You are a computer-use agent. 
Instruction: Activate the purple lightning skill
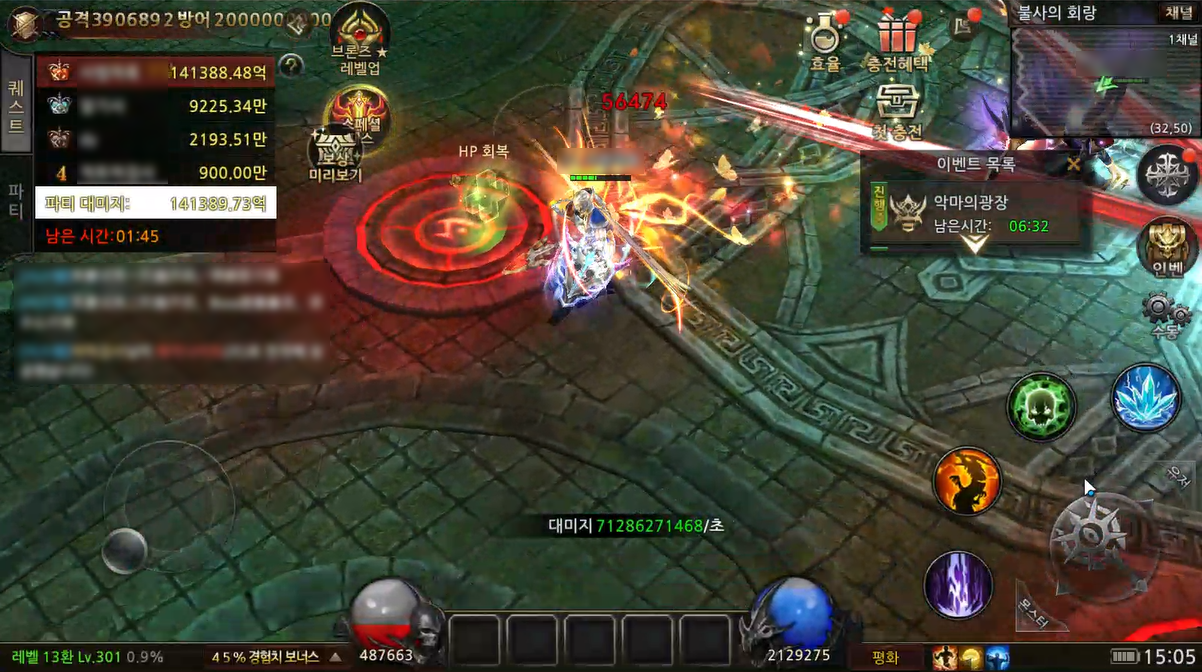958,584
